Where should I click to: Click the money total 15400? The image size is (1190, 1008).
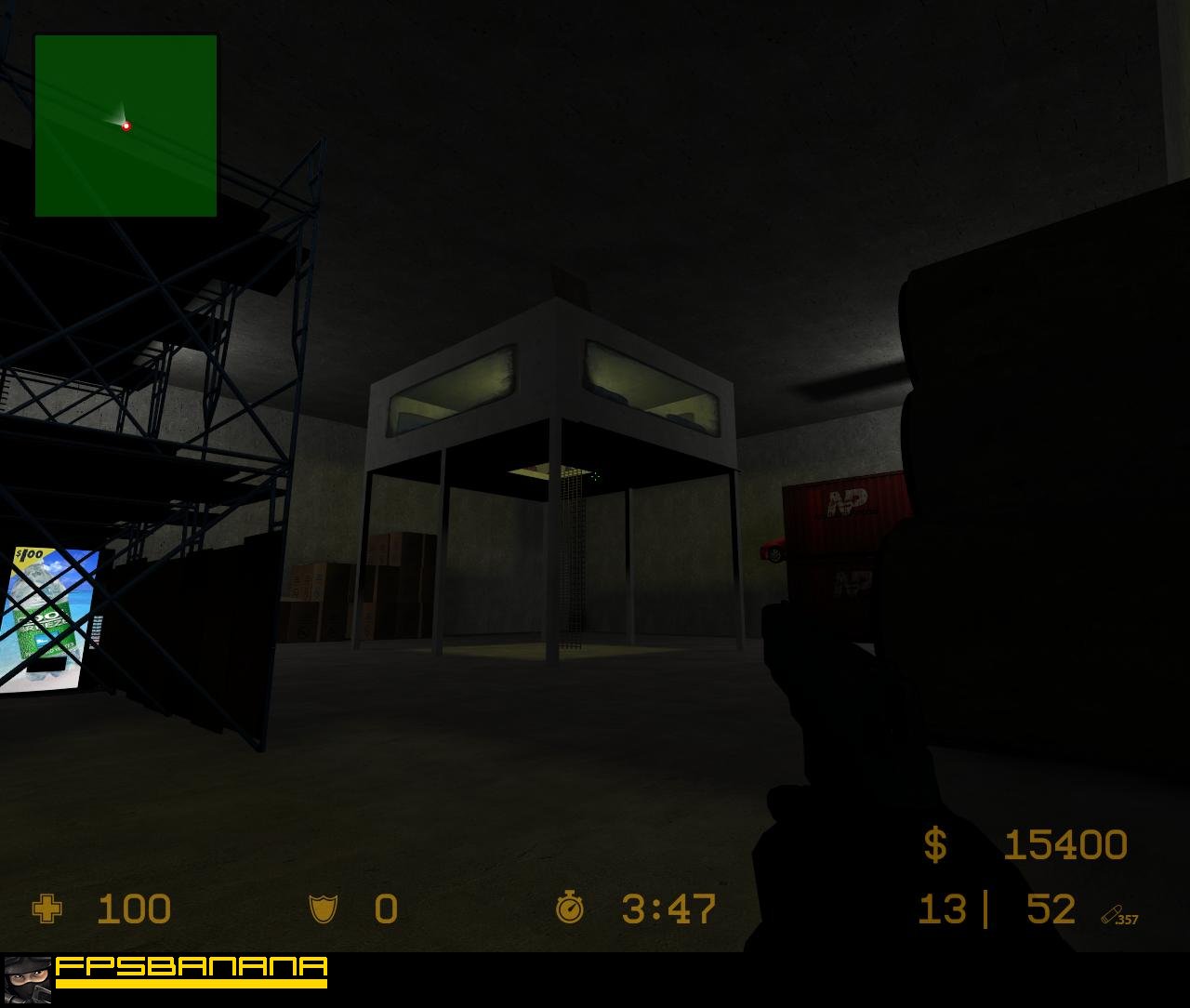tap(1065, 846)
